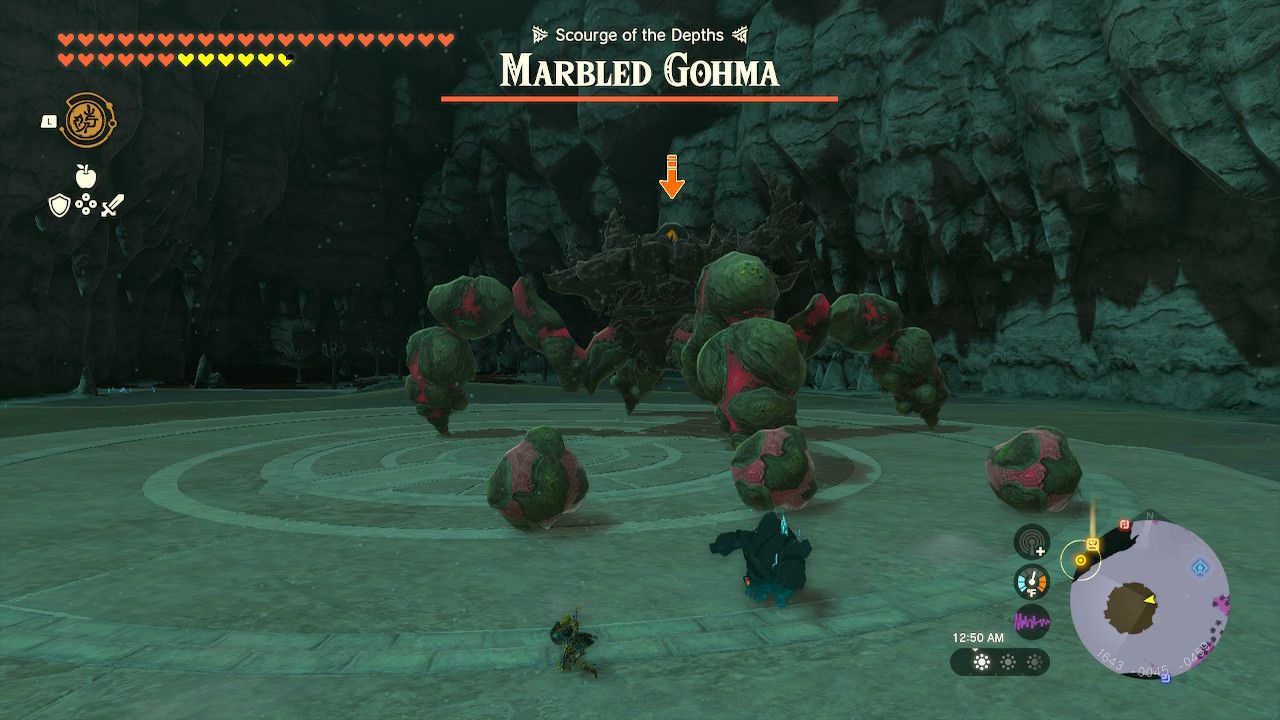Viewport: 1280px width, 720px height.
Task: Click the d-pad quick-menu dots indicator
Action: [86, 204]
